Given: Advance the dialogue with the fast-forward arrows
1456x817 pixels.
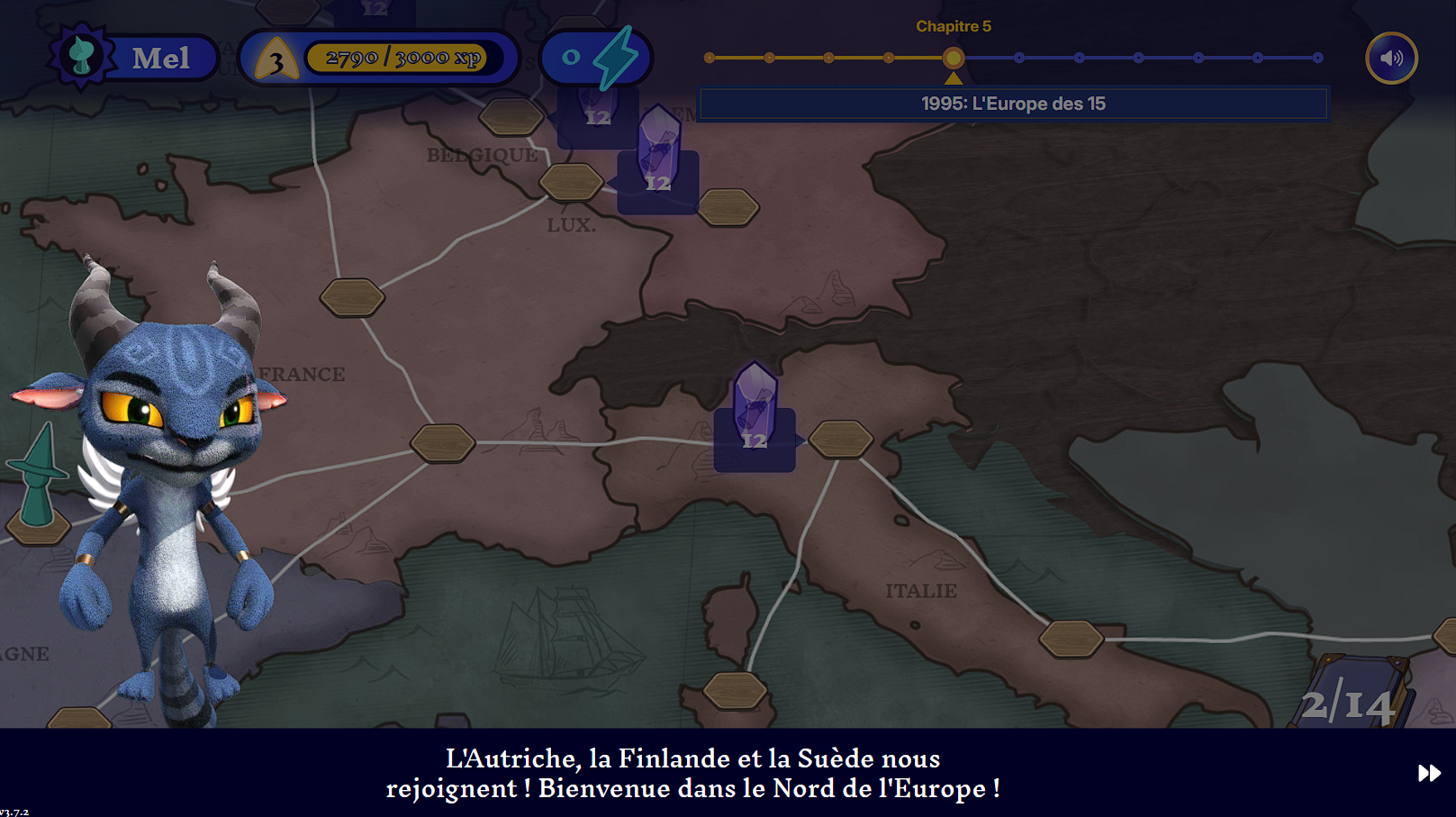Looking at the screenshot, I should tap(1428, 773).
